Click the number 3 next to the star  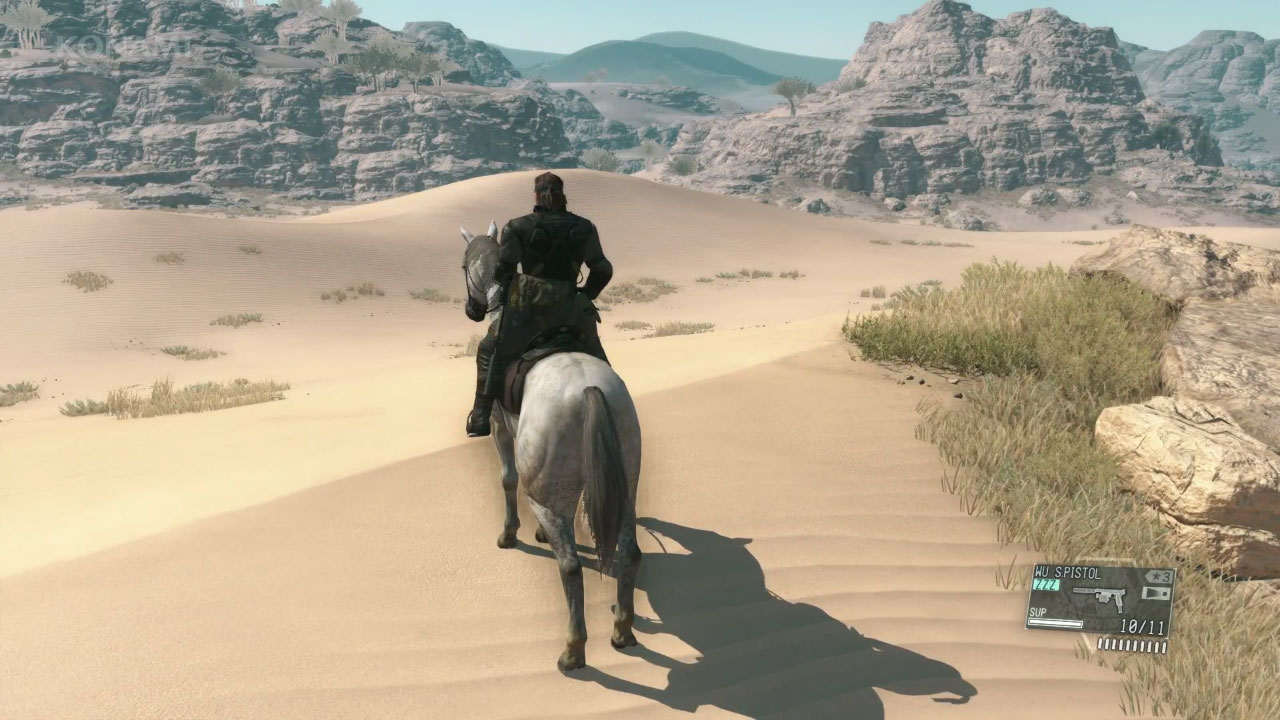pos(1165,577)
